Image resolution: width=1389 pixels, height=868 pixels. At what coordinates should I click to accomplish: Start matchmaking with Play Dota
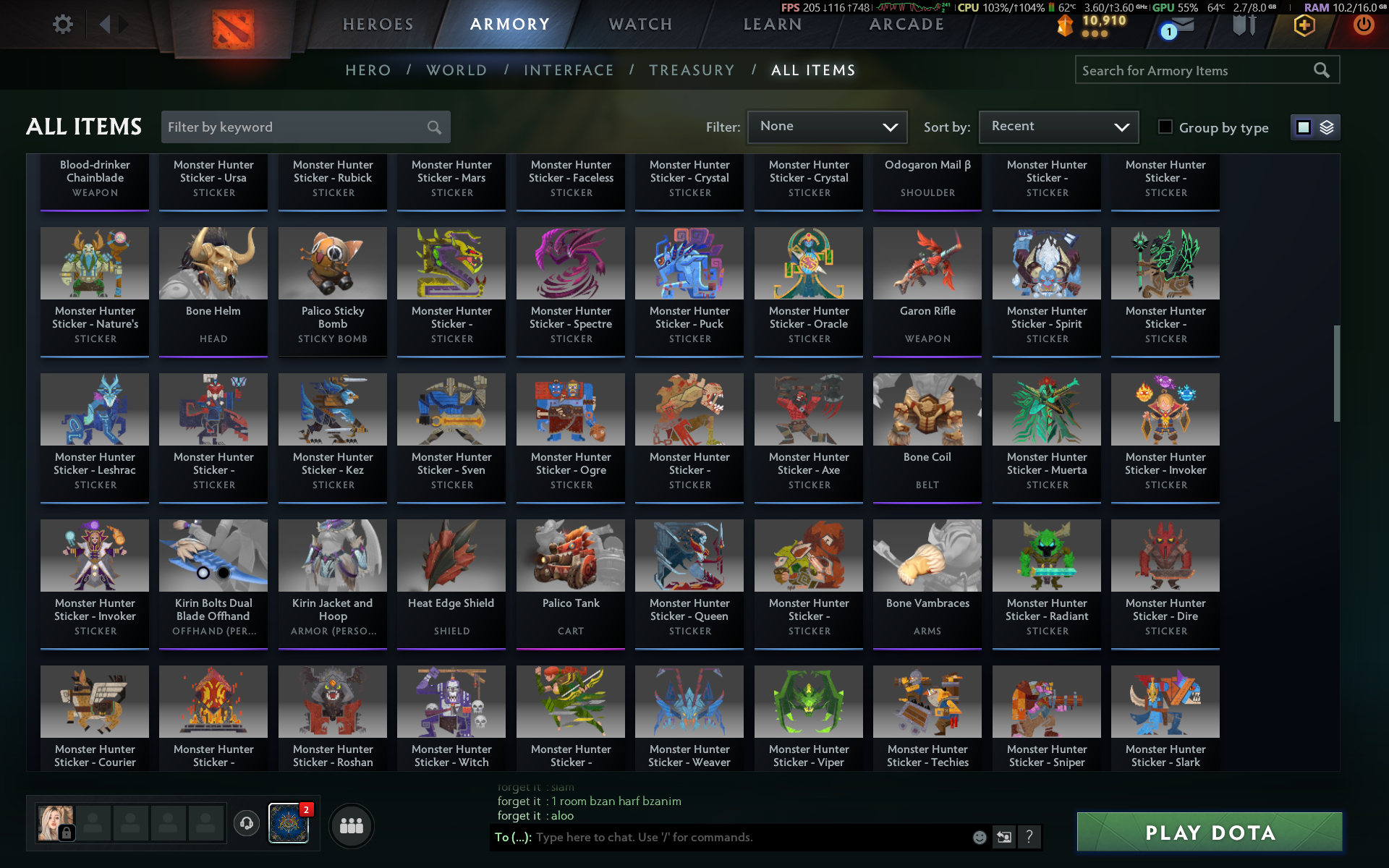click(1210, 833)
